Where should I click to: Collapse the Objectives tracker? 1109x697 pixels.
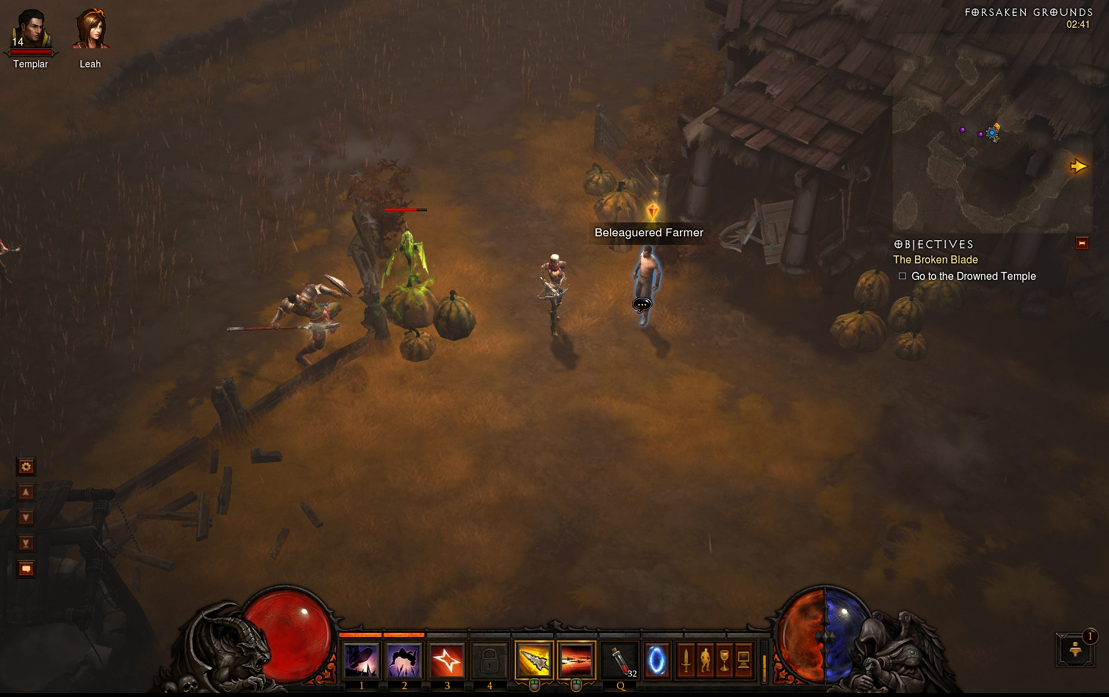click(1081, 243)
